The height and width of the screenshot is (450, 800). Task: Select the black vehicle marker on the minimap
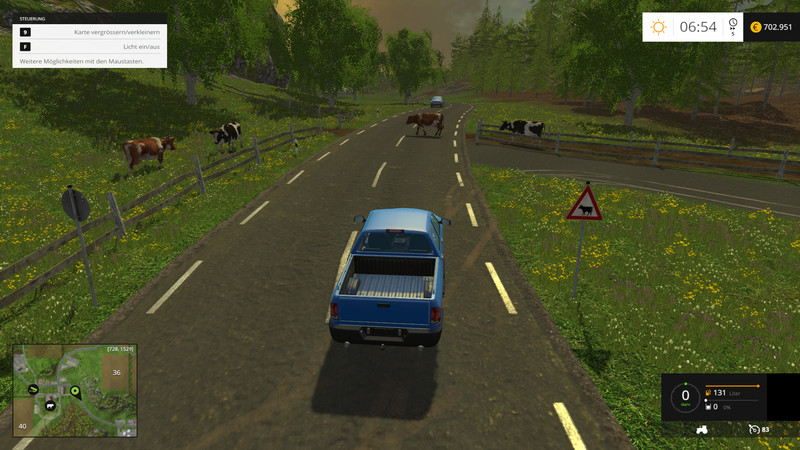[x=34, y=388]
